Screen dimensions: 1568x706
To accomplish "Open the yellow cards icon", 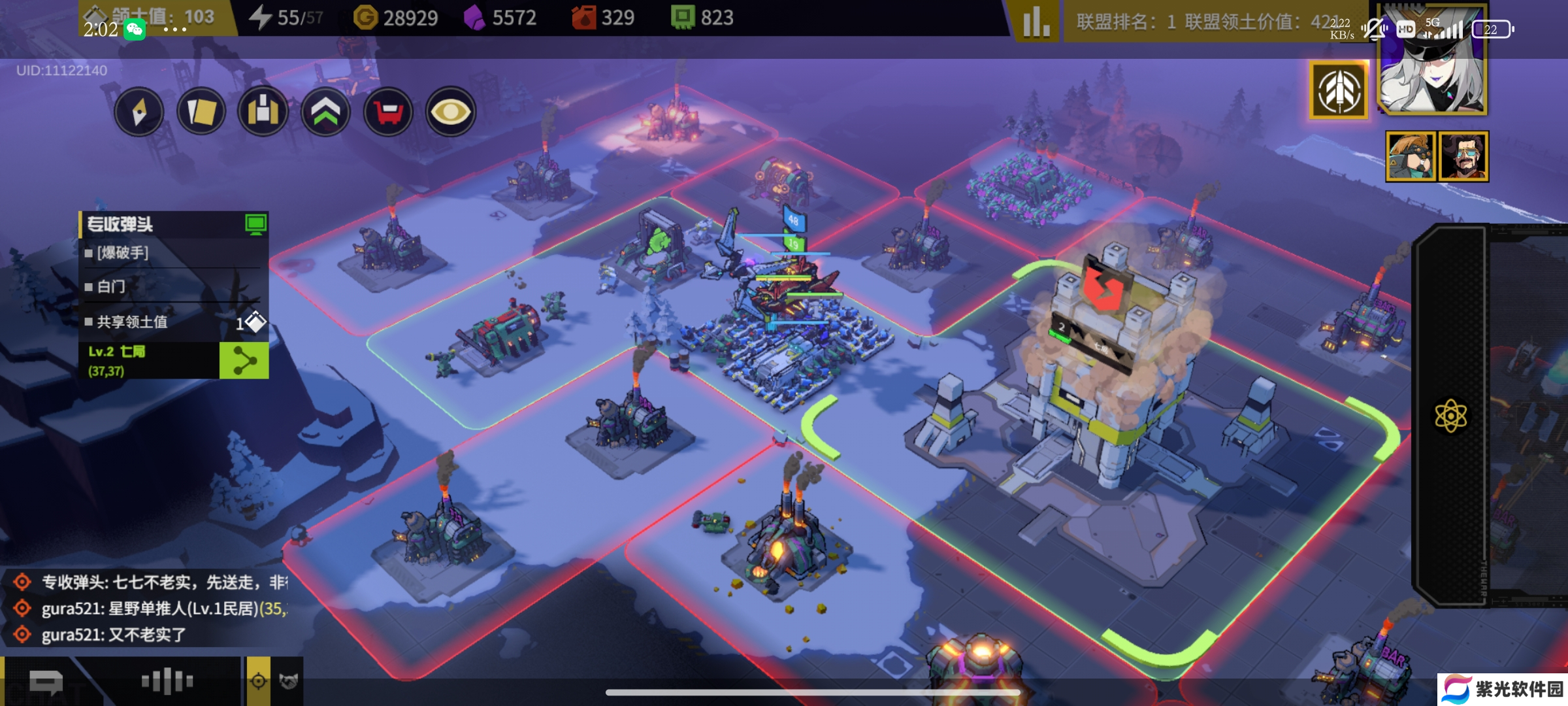I will pyautogui.click(x=201, y=112).
